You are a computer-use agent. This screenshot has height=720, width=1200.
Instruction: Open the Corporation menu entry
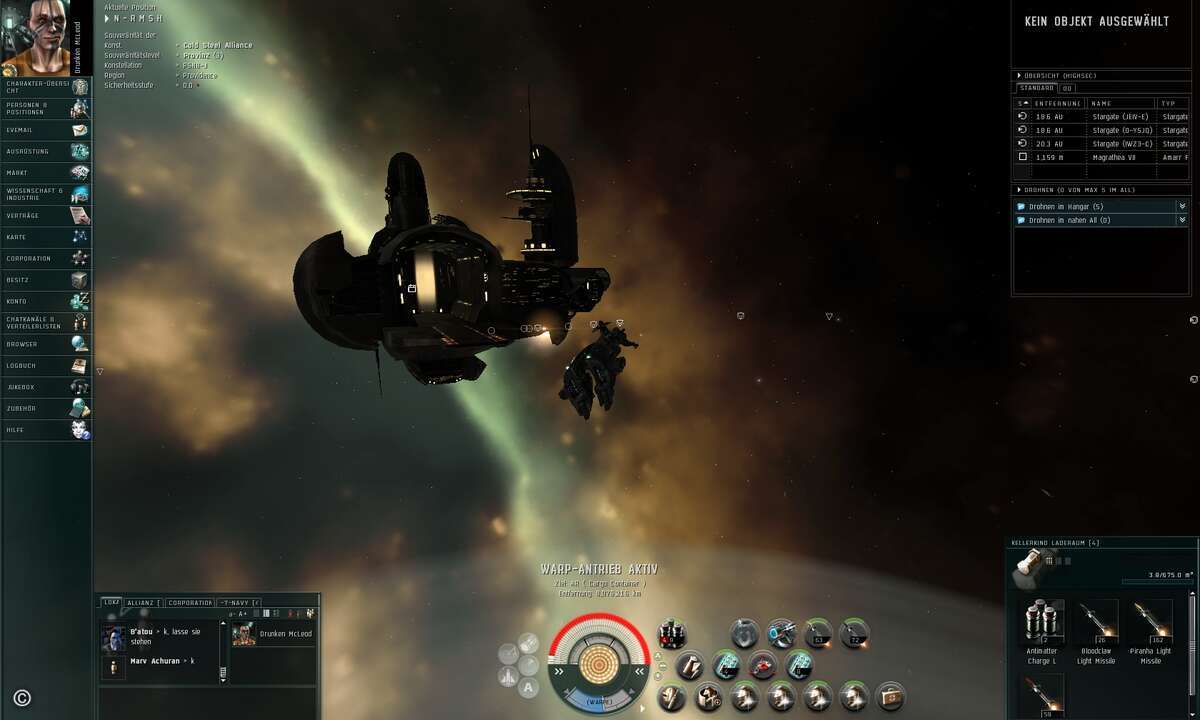point(45,259)
